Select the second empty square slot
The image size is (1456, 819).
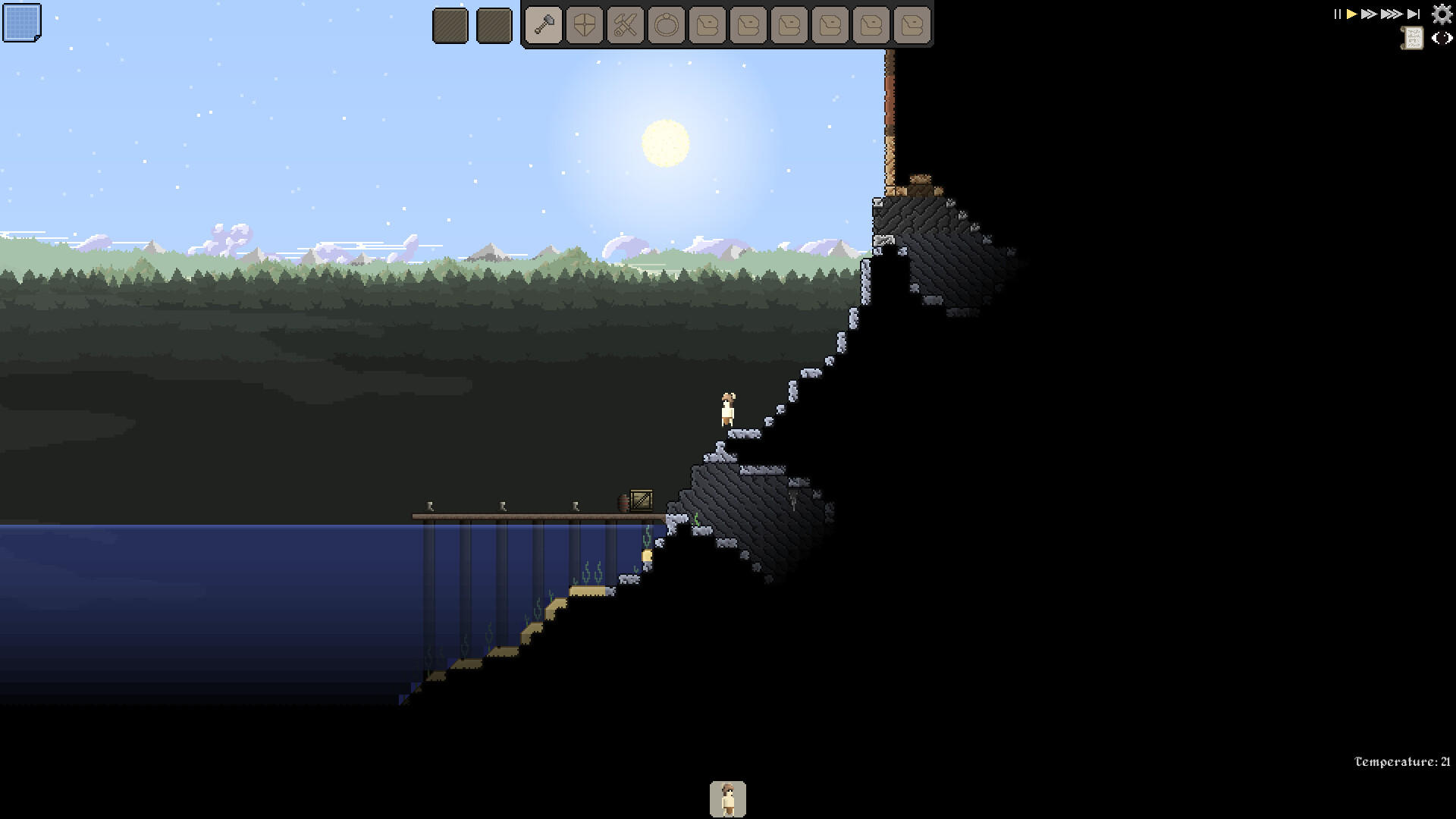click(494, 24)
